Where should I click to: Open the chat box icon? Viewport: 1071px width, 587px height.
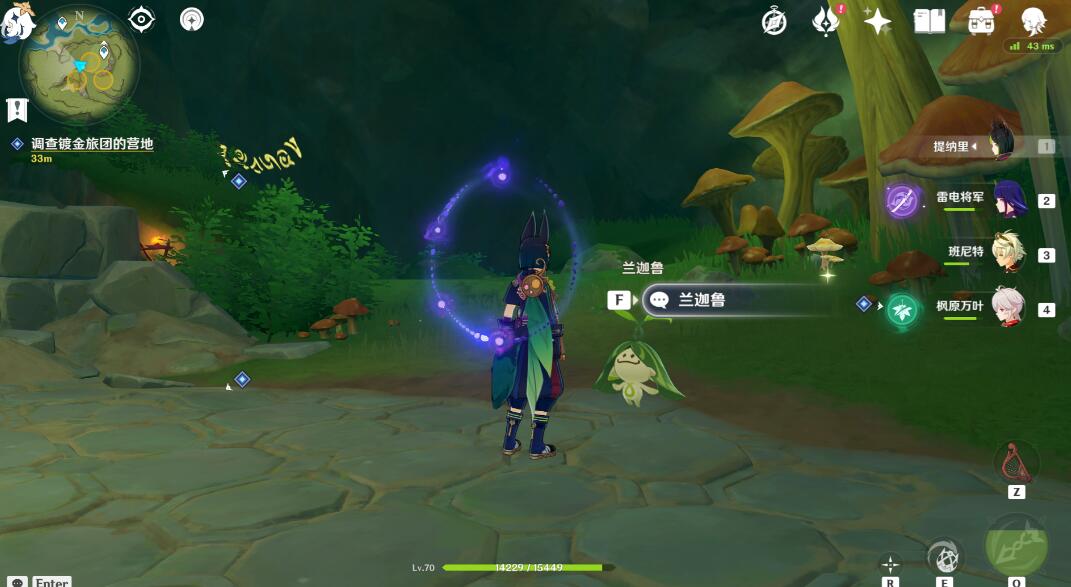click(x=17, y=581)
